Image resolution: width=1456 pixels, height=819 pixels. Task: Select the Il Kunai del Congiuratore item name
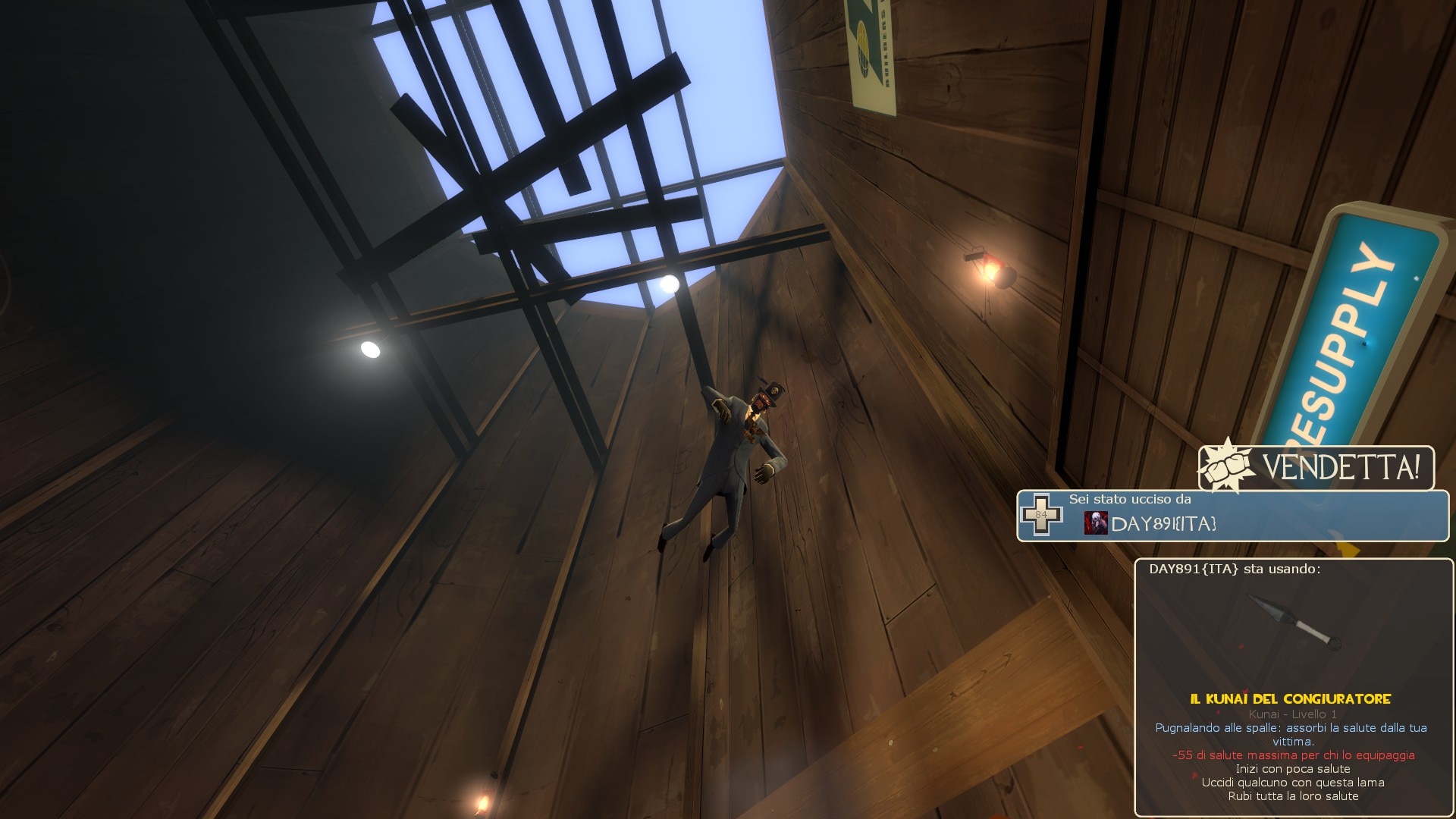(x=1290, y=699)
